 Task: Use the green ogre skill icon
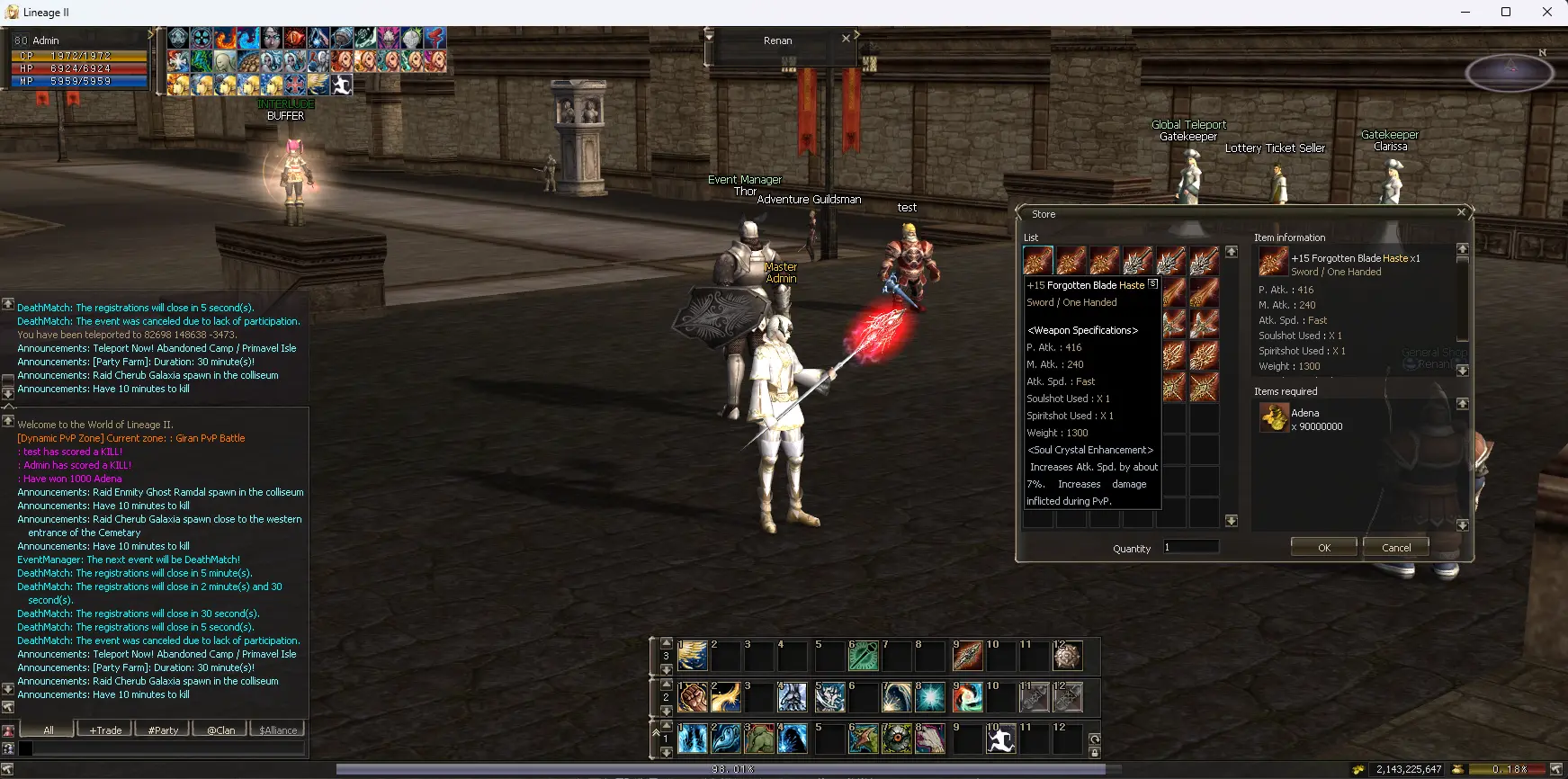click(x=759, y=739)
